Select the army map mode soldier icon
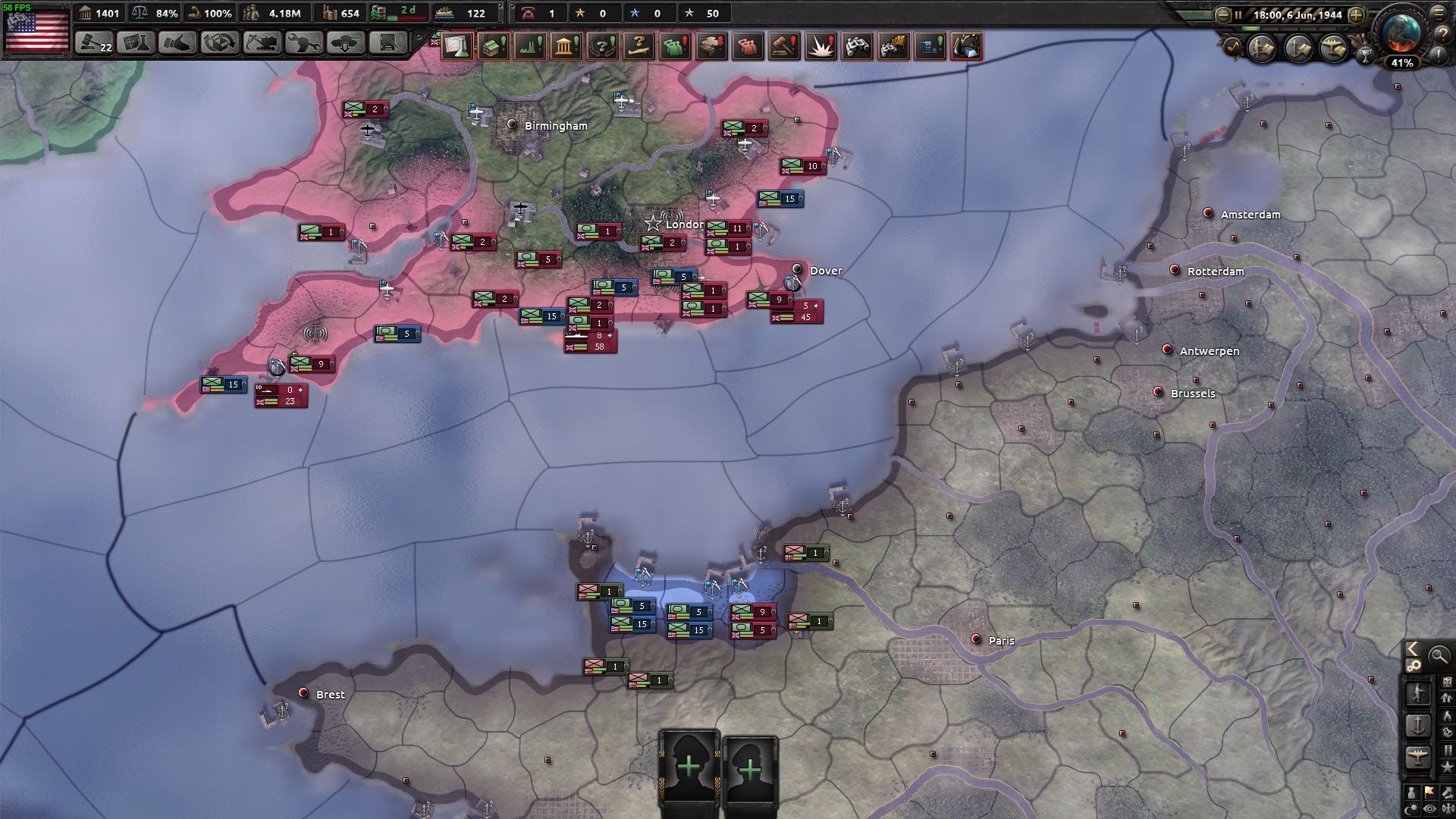Image resolution: width=1456 pixels, height=819 pixels. tap(1419, 692)
